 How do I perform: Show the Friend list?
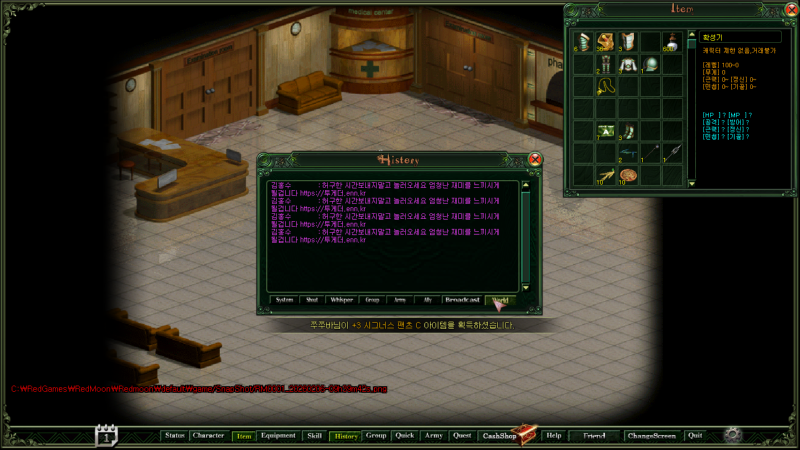click(594, 436)
